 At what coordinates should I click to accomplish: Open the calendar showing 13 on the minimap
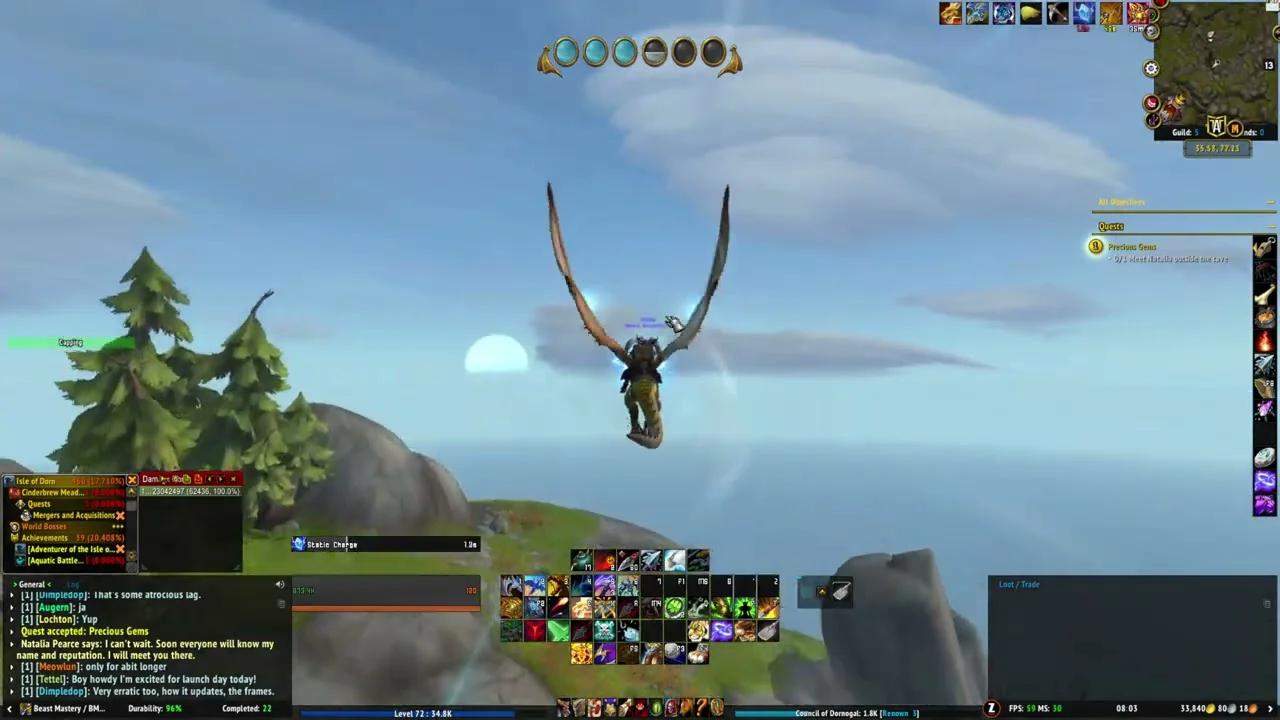pyautogui.click(x=1267, y=63)
